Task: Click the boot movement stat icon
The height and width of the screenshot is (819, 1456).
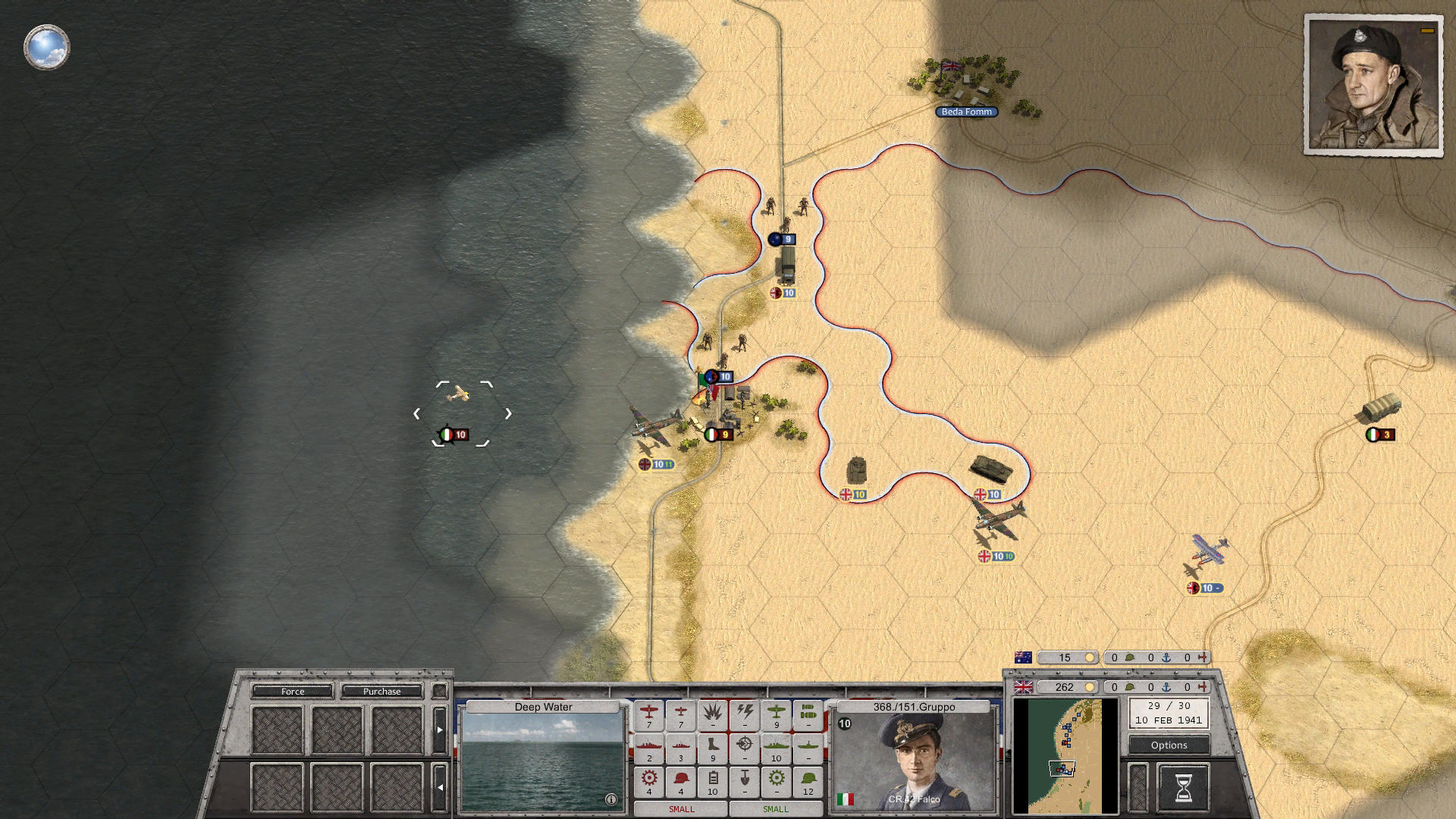Action: pyautogui.click(x=712, y=747)
